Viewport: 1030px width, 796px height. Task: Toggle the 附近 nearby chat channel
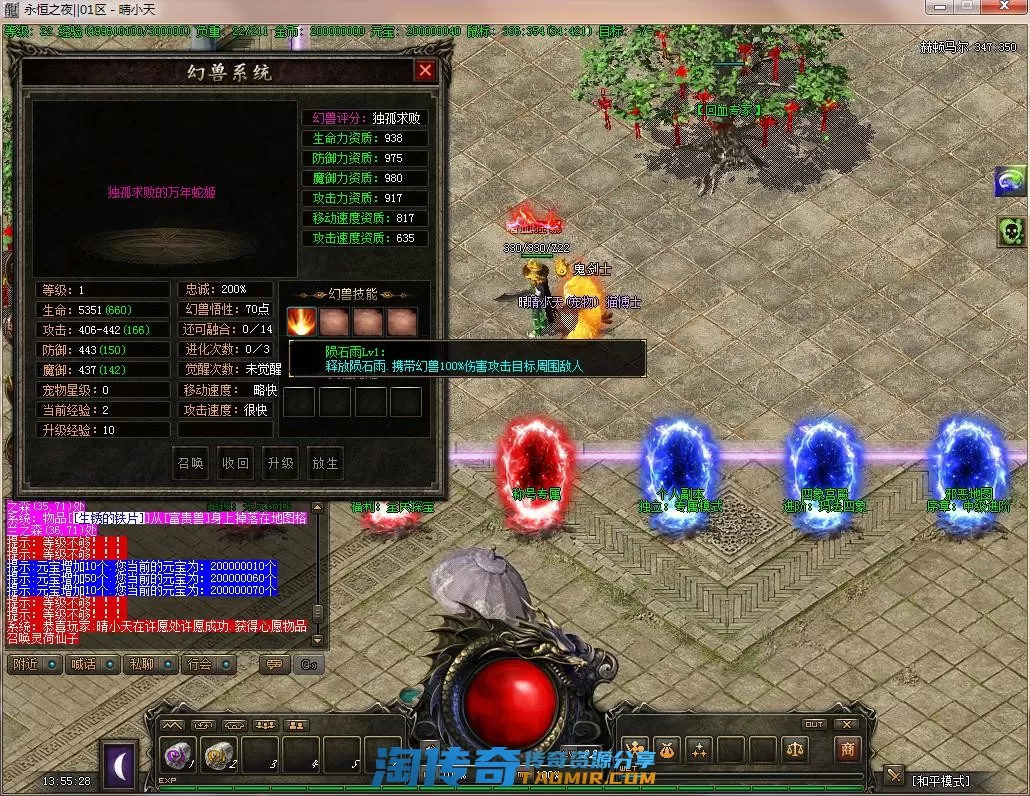(x=33, y=664)
